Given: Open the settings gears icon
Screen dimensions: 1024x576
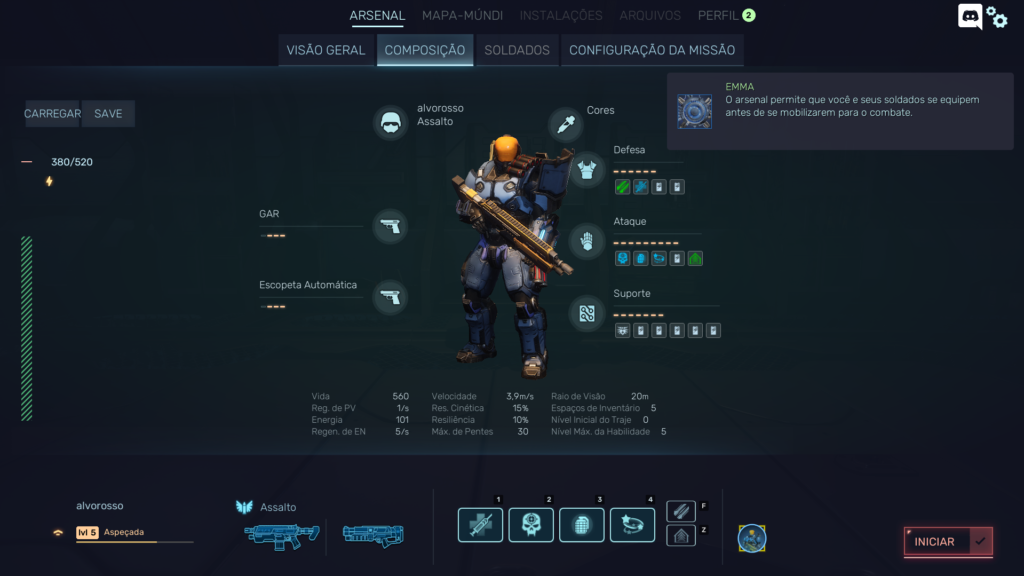Looking at the screenshot, I should coord(997,17).
